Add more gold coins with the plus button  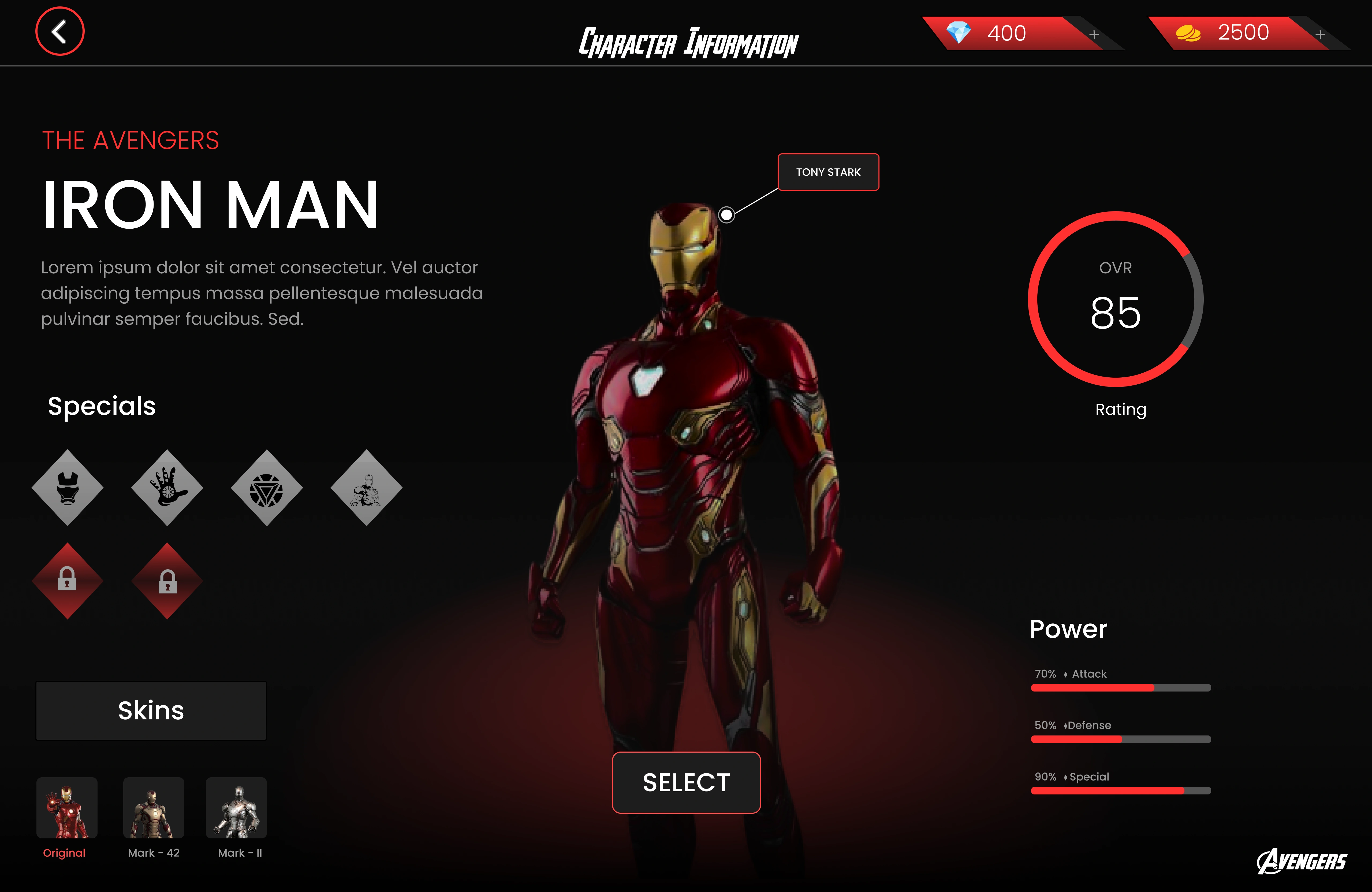1320,35
